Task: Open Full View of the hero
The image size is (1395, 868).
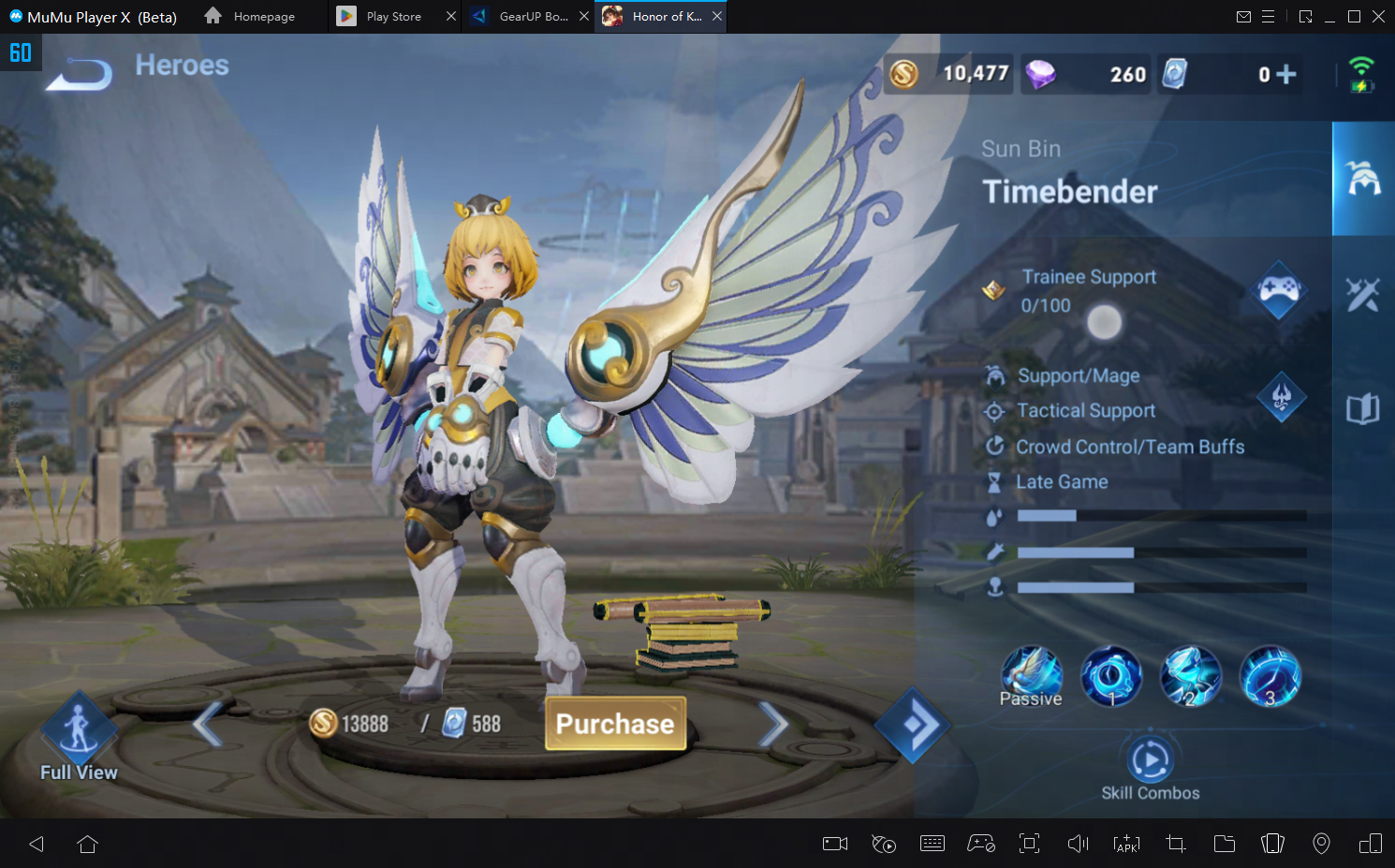Action: click(79, 737)
